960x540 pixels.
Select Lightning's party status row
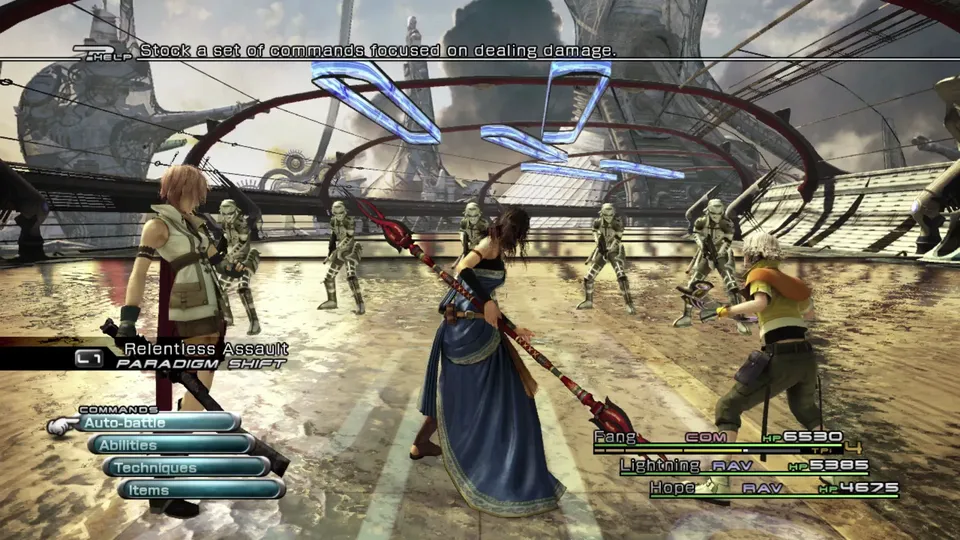tap(743, 466)
